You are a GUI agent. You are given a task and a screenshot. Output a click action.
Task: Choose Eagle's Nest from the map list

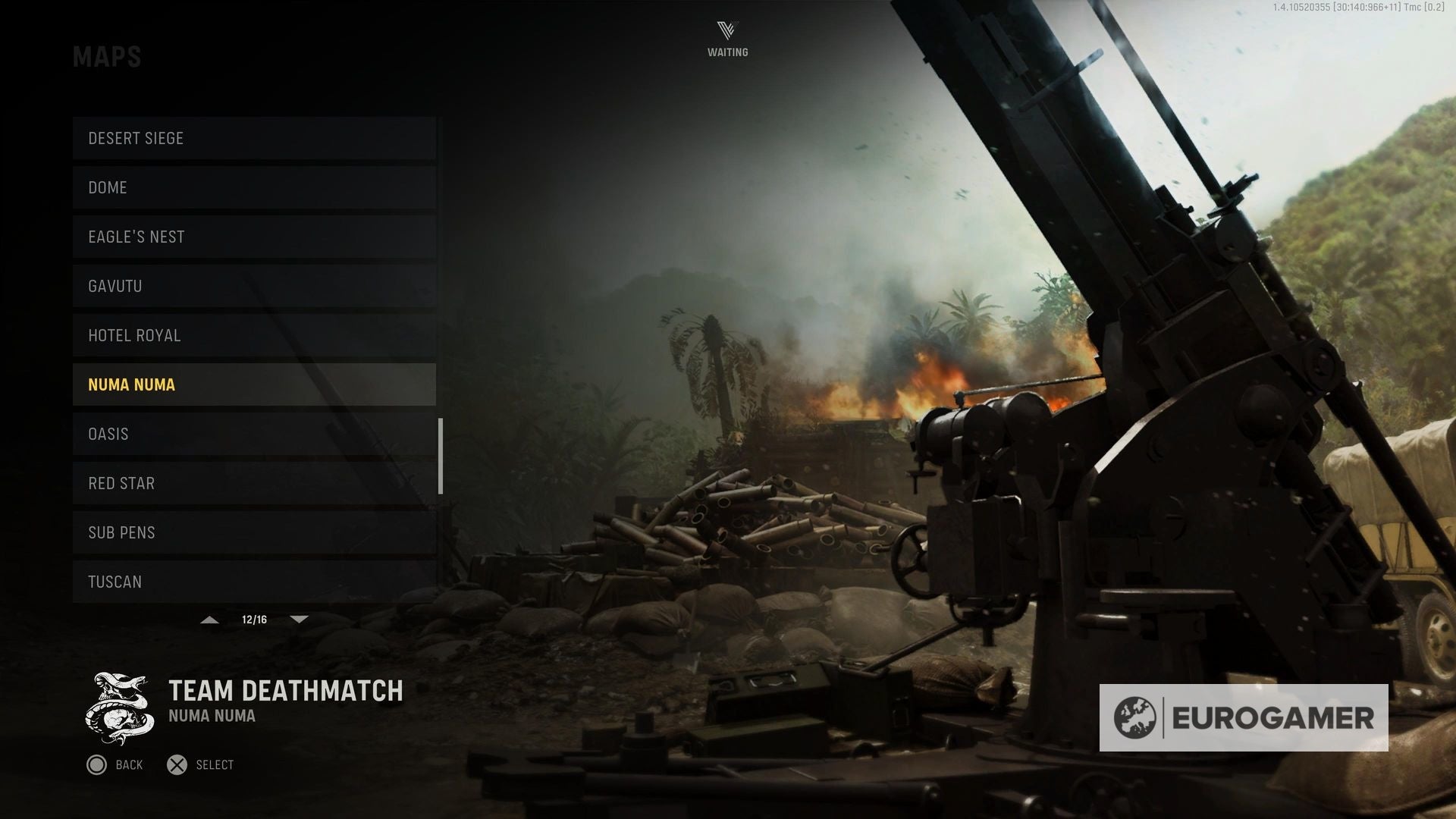click(254, 237)
